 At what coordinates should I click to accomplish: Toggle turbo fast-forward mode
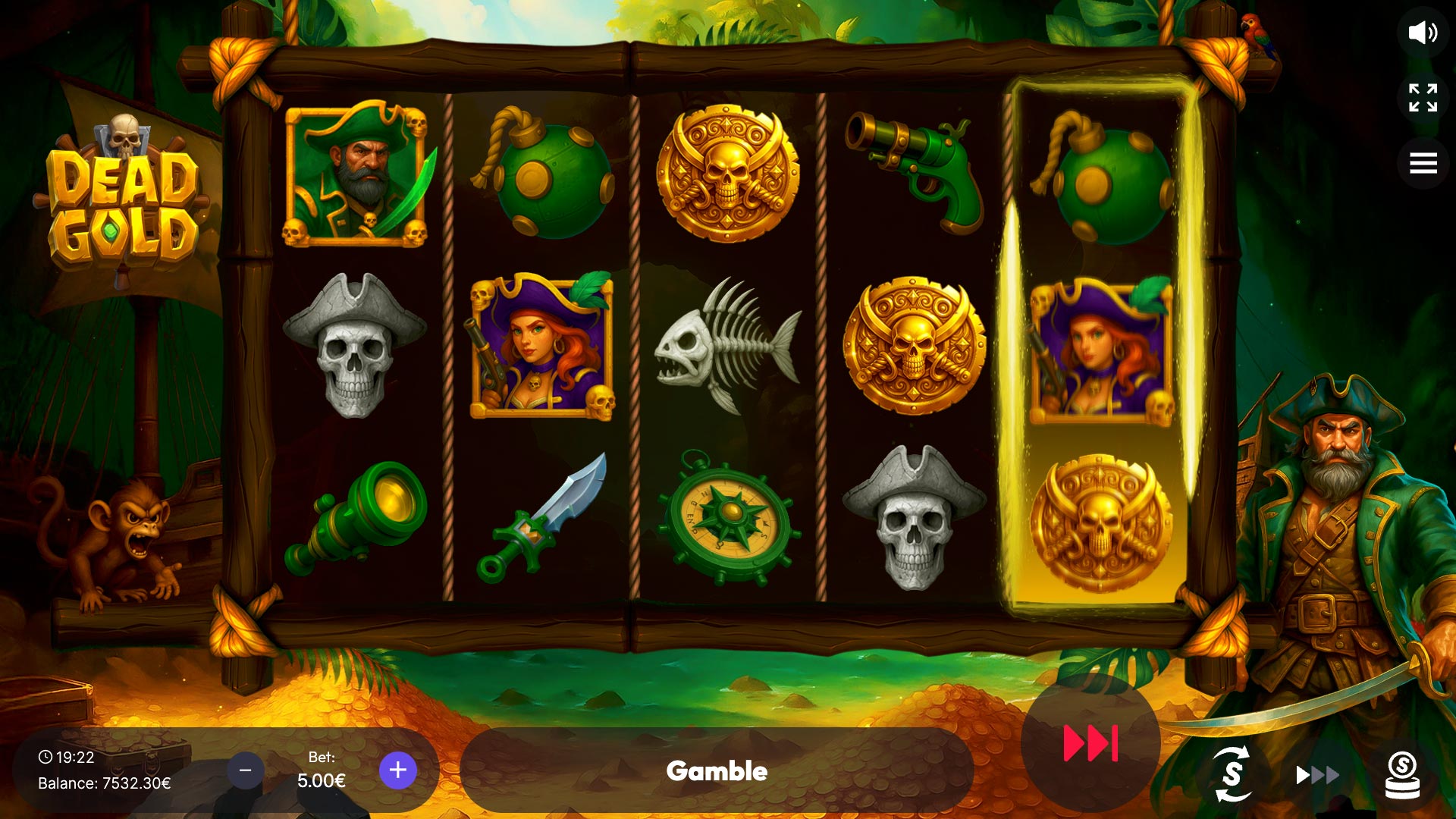coord(1317,774)
